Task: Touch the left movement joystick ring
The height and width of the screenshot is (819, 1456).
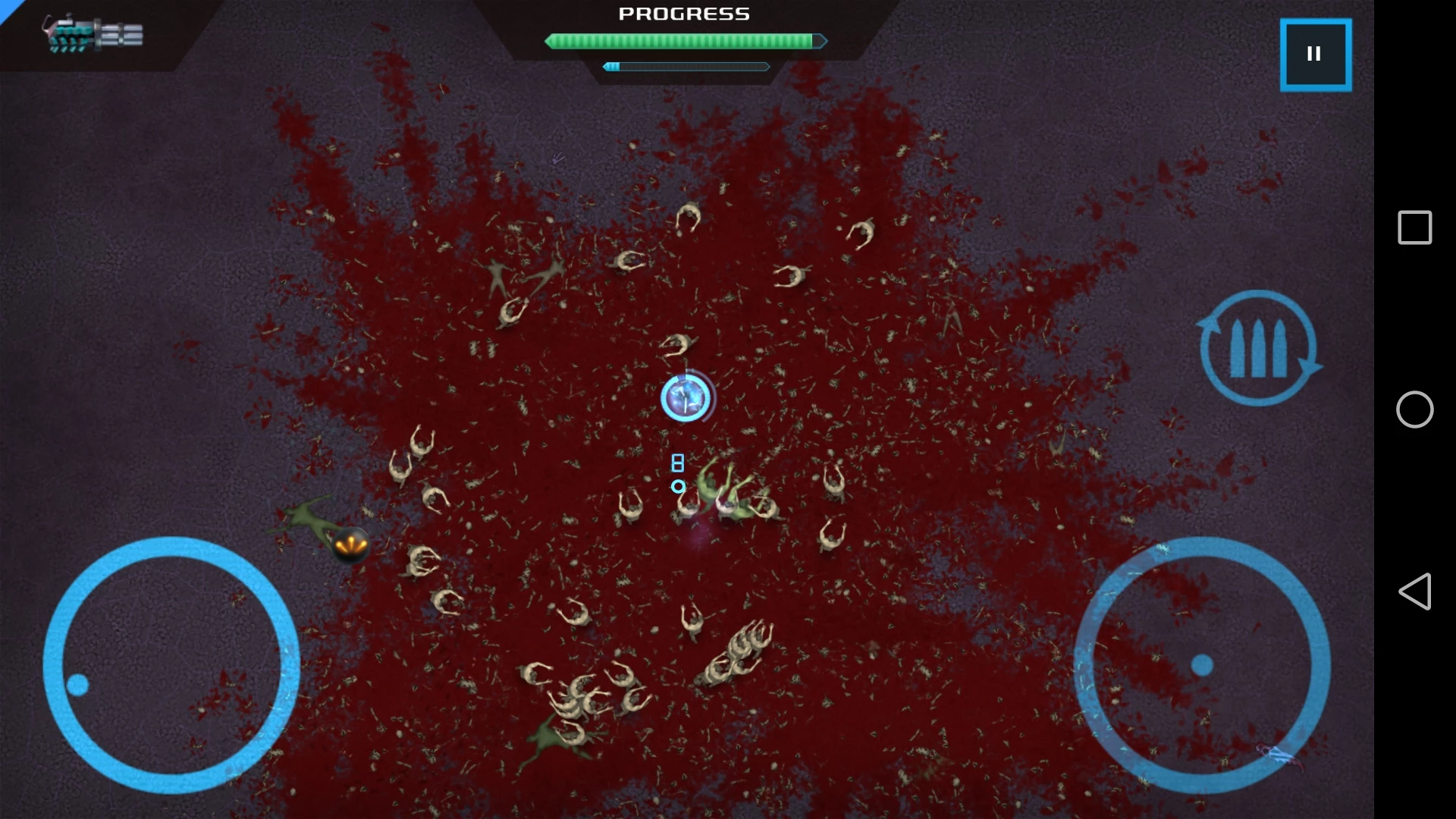Action: pos(171,664)
